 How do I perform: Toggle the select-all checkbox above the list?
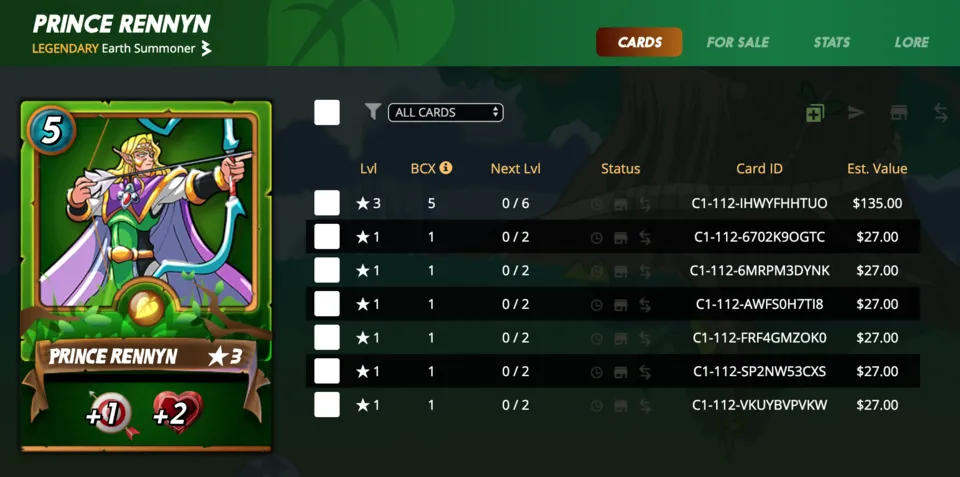click(327, 113)
